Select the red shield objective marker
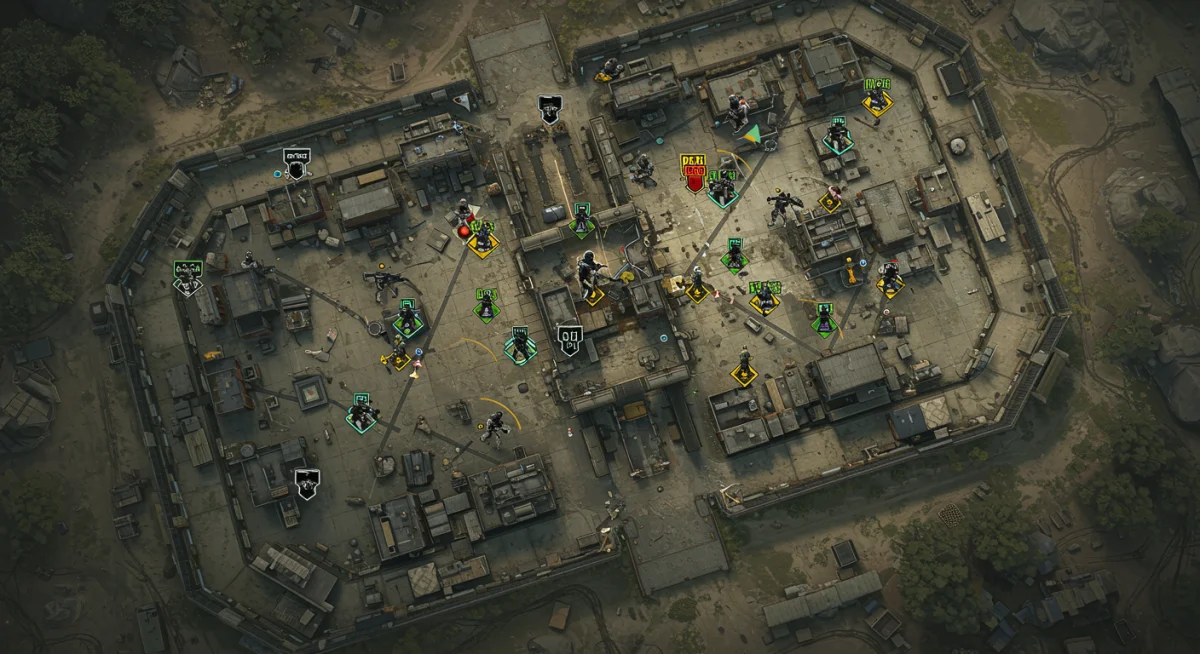Image resolution: width=1200 pixels, height=654 pixels. click(692, 172)
